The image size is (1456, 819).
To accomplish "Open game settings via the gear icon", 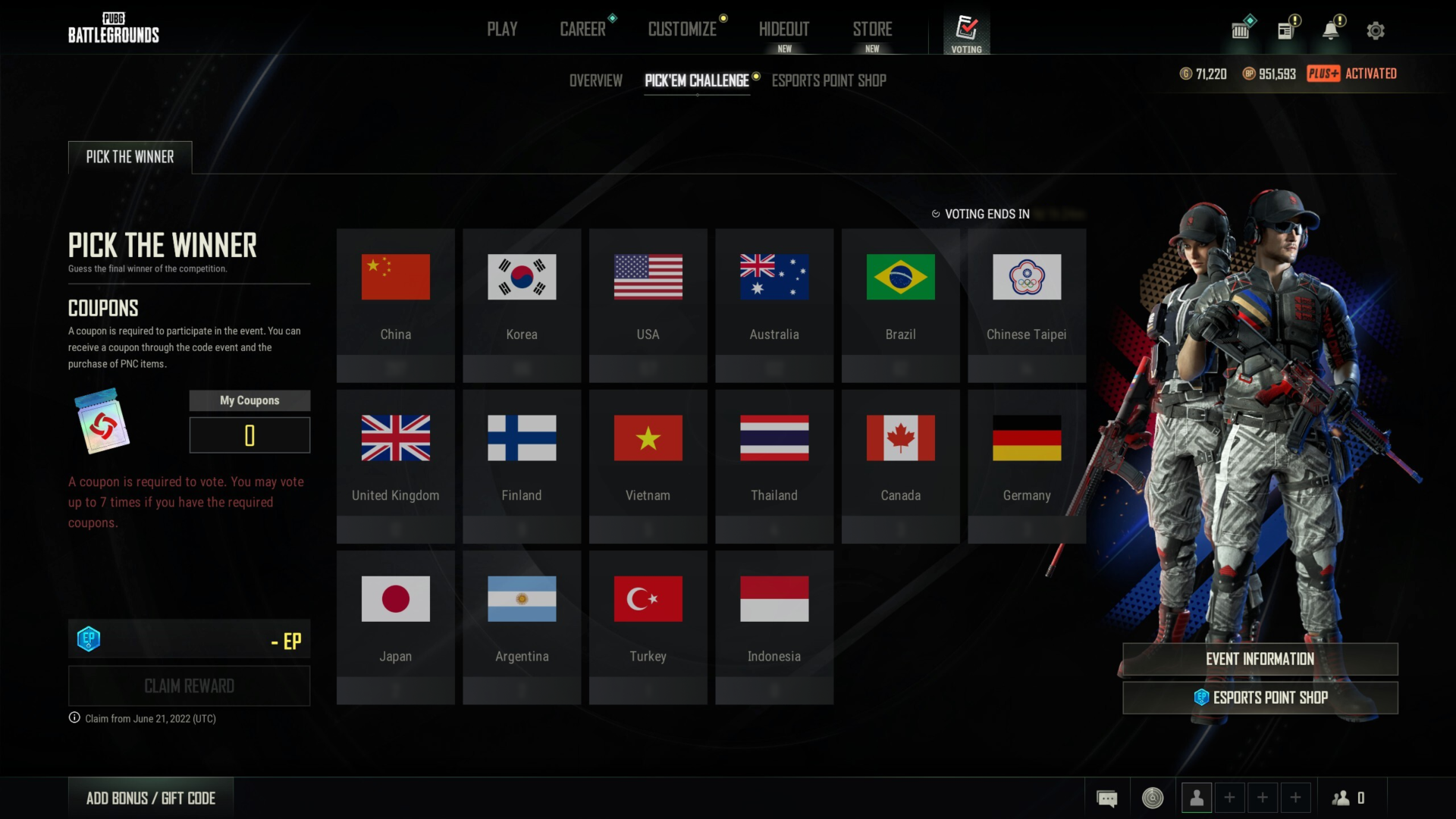I will 1376,30.
